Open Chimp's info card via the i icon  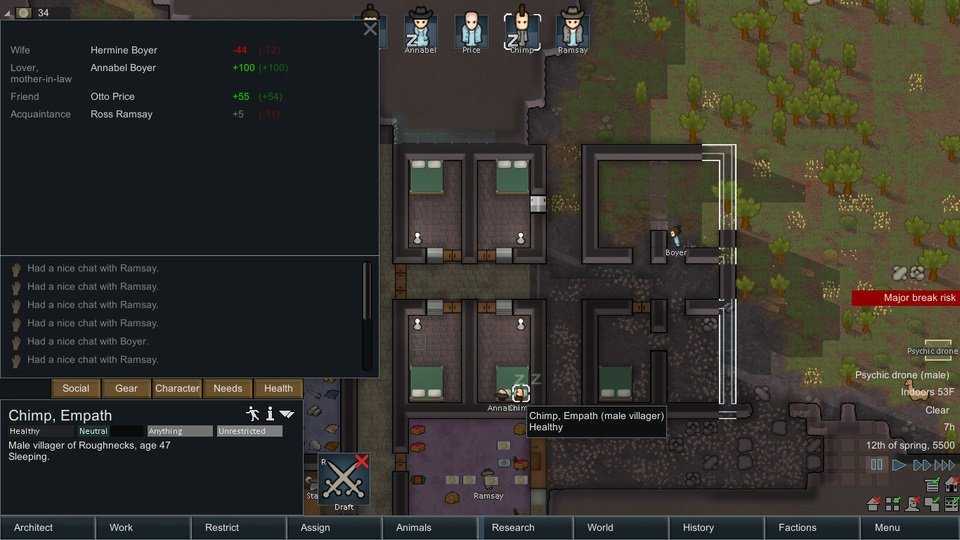point(270,413)
